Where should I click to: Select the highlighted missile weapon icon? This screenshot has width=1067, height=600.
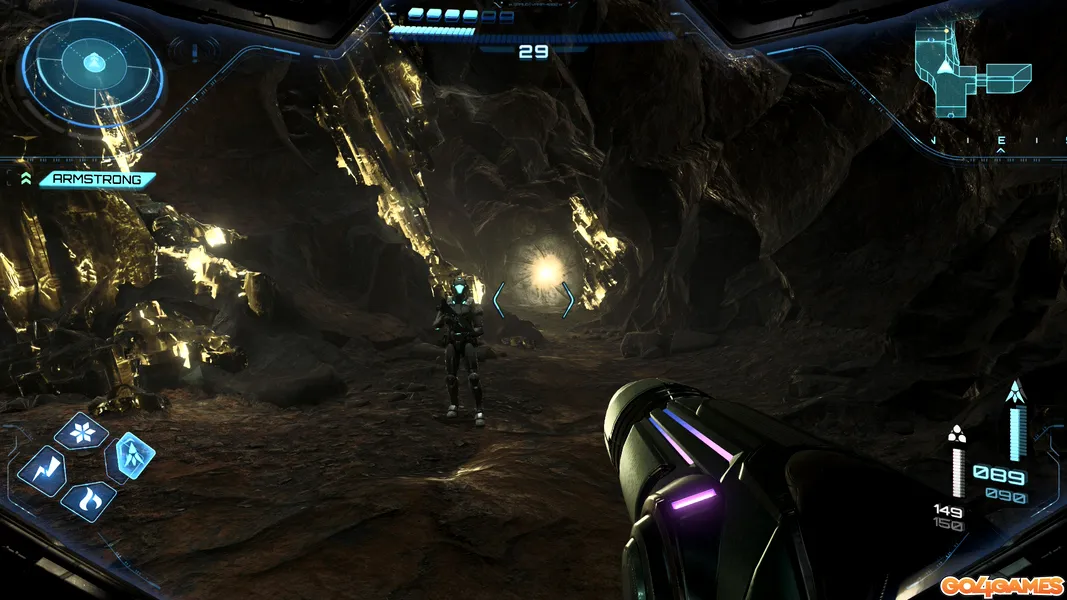[x=131, y=456]
